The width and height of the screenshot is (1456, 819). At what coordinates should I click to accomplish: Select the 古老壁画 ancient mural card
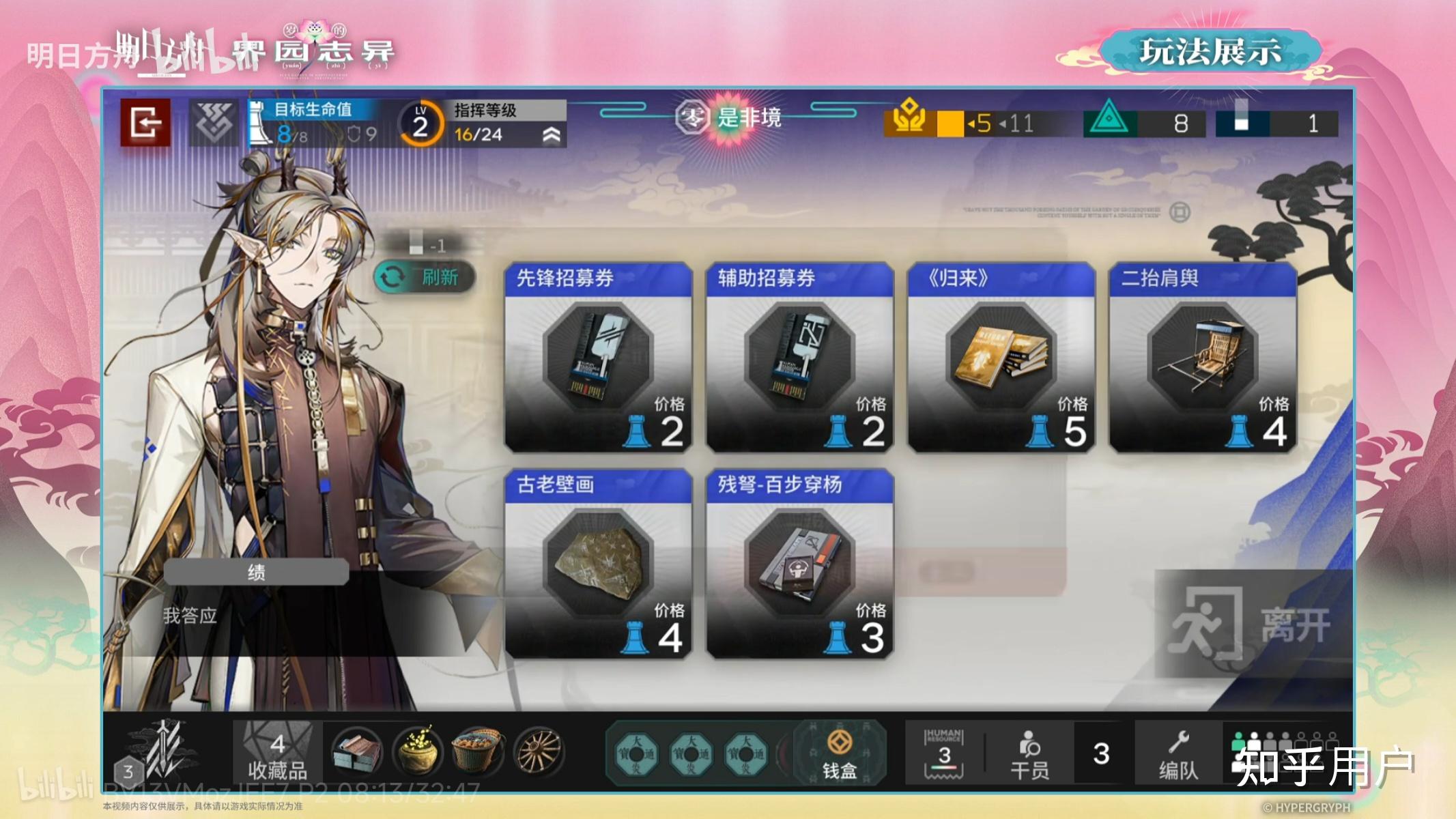[x=598, y=564]
